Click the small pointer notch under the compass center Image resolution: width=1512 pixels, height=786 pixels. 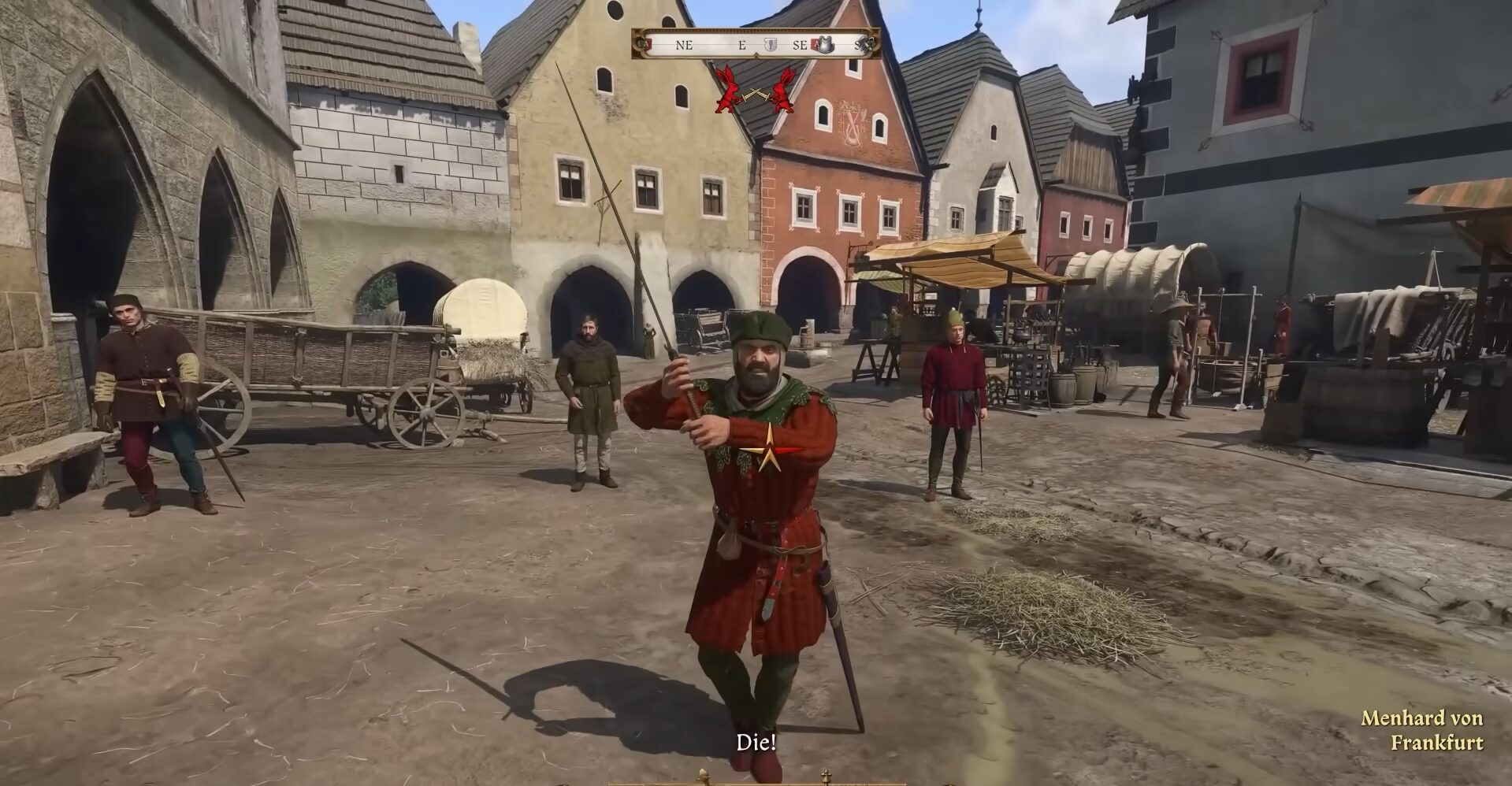[756, 54]
